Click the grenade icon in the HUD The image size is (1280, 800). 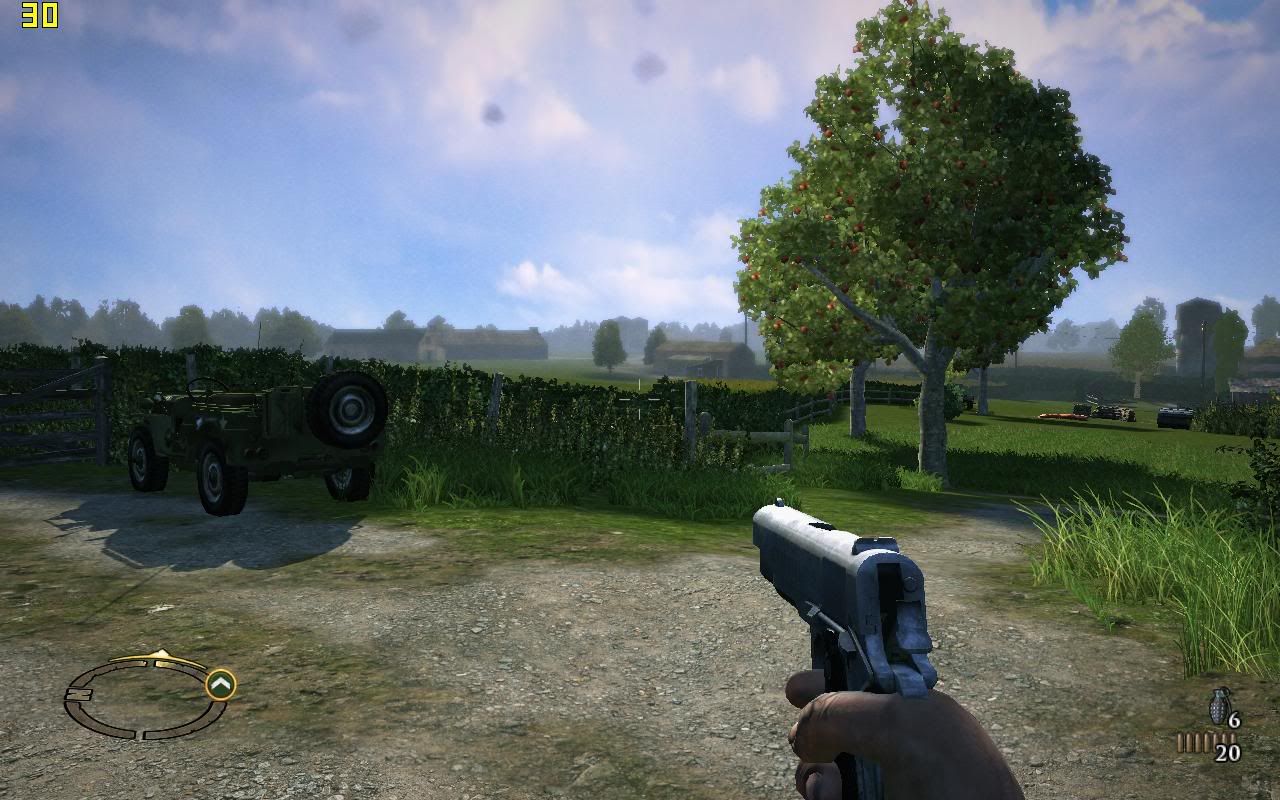point(1218,708)
